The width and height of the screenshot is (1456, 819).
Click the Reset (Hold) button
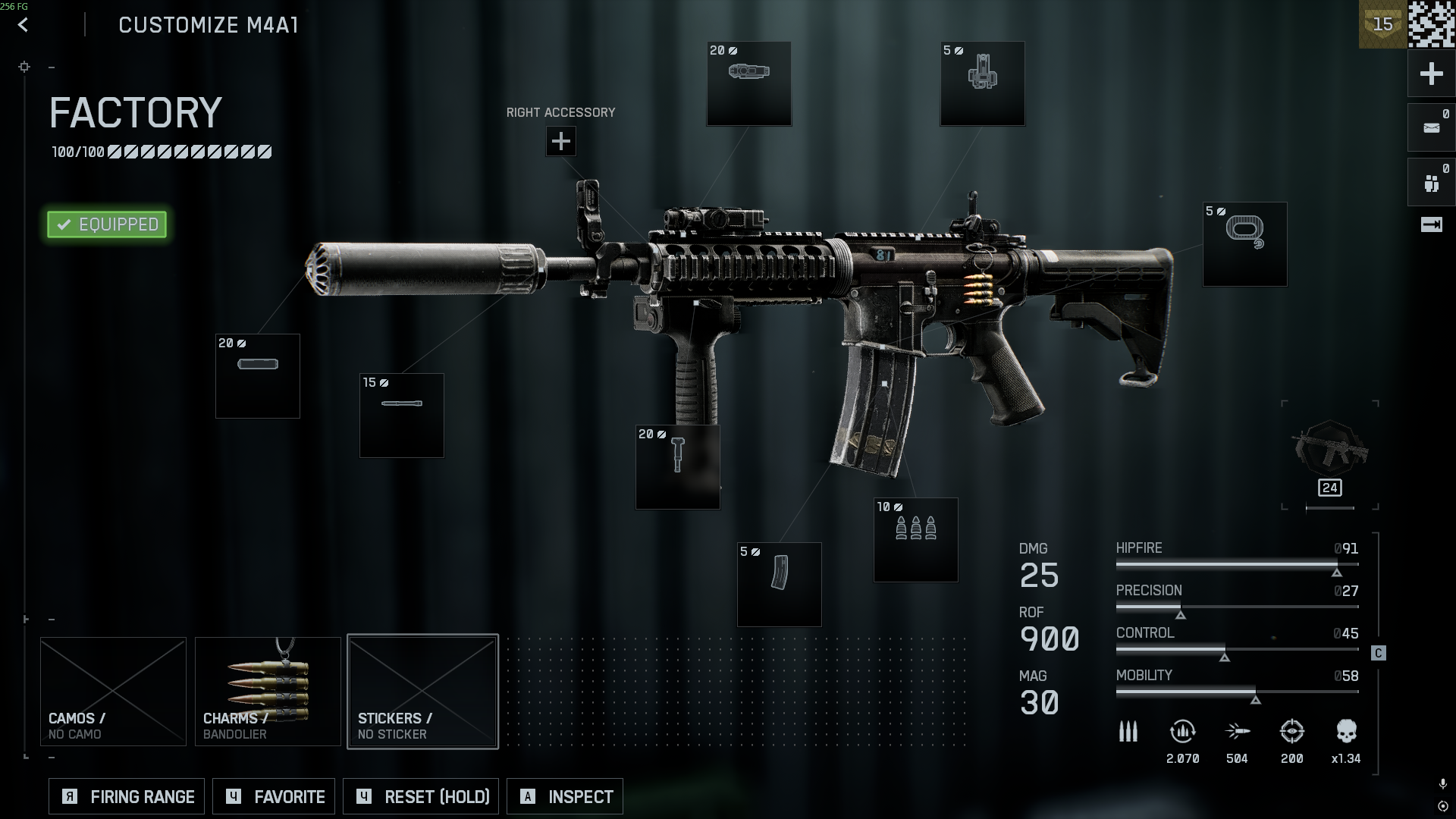[421, 796]
